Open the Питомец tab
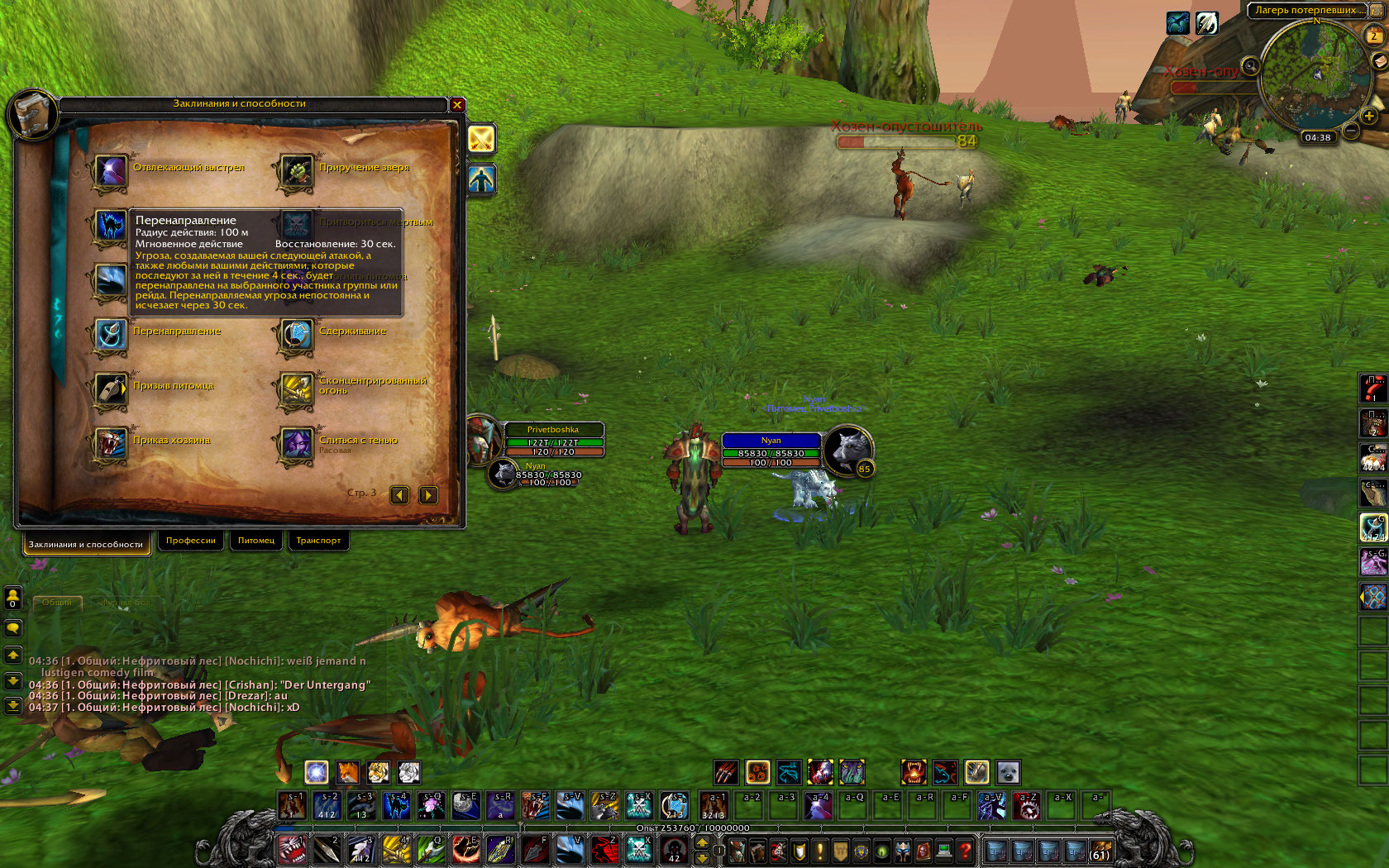 pos(256,541)
